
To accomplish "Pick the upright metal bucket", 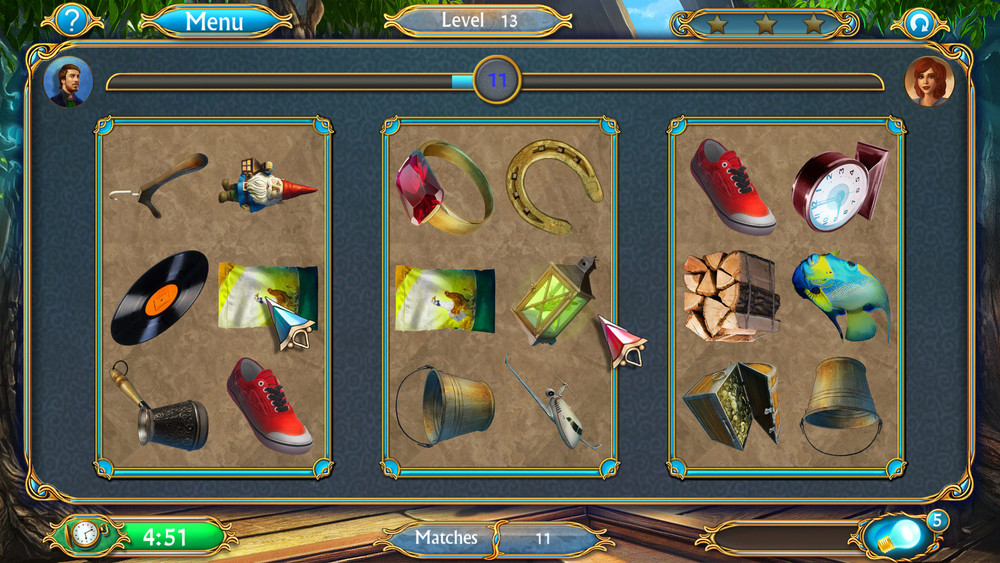I will click(x=446, y=403).
